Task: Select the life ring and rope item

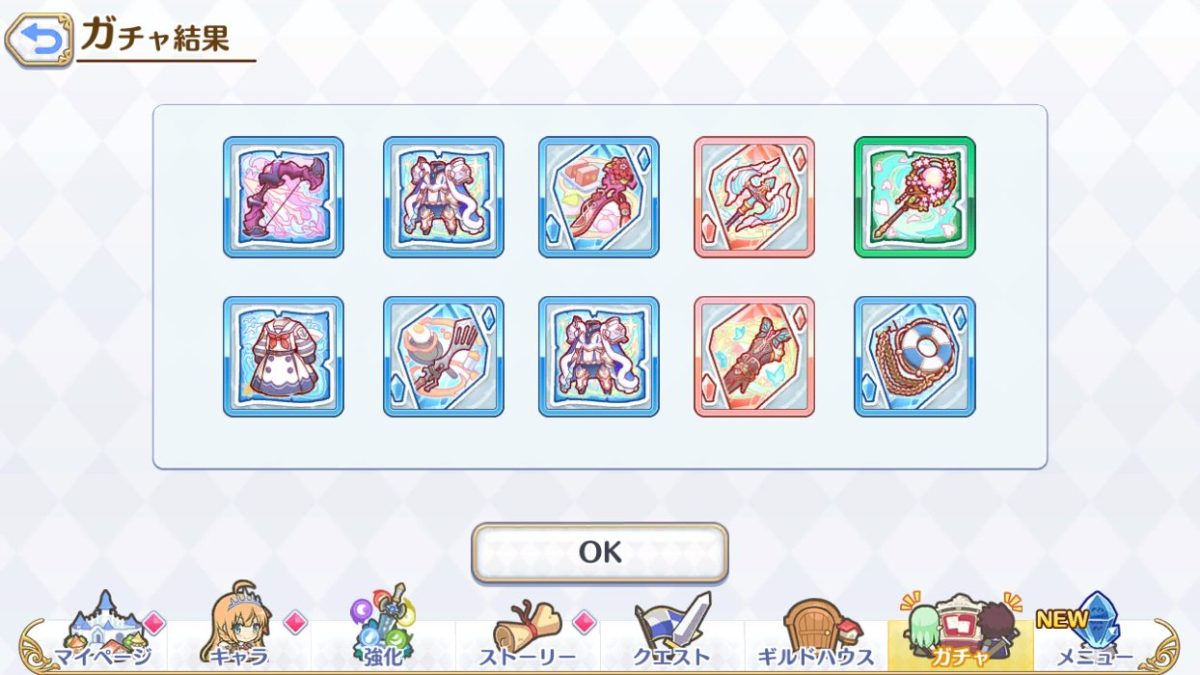Action: 914,356
